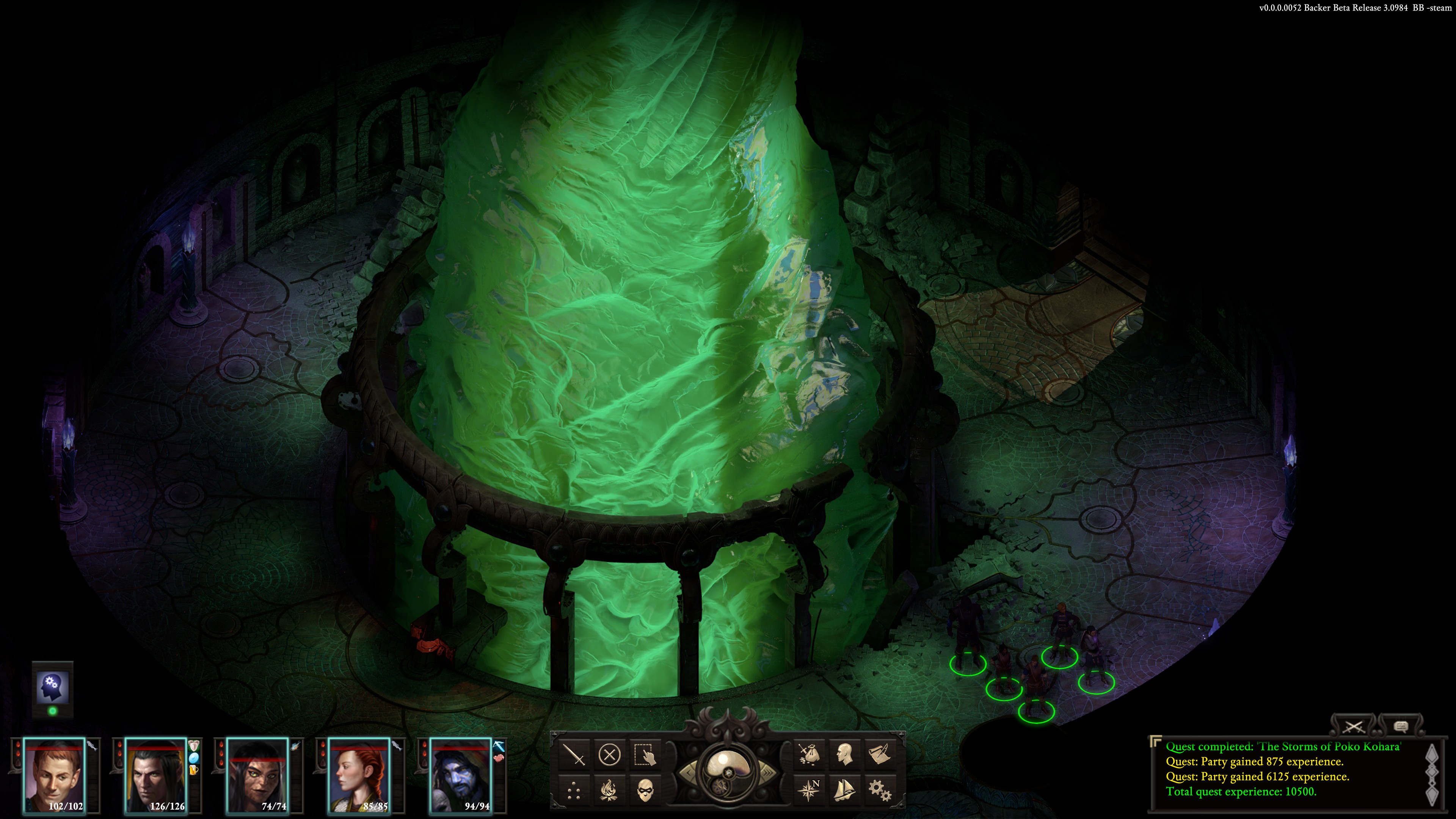The height and width of the screenshot is (819, 1456).
Task: Open the character sheet head icon
Action: point(844,755)
